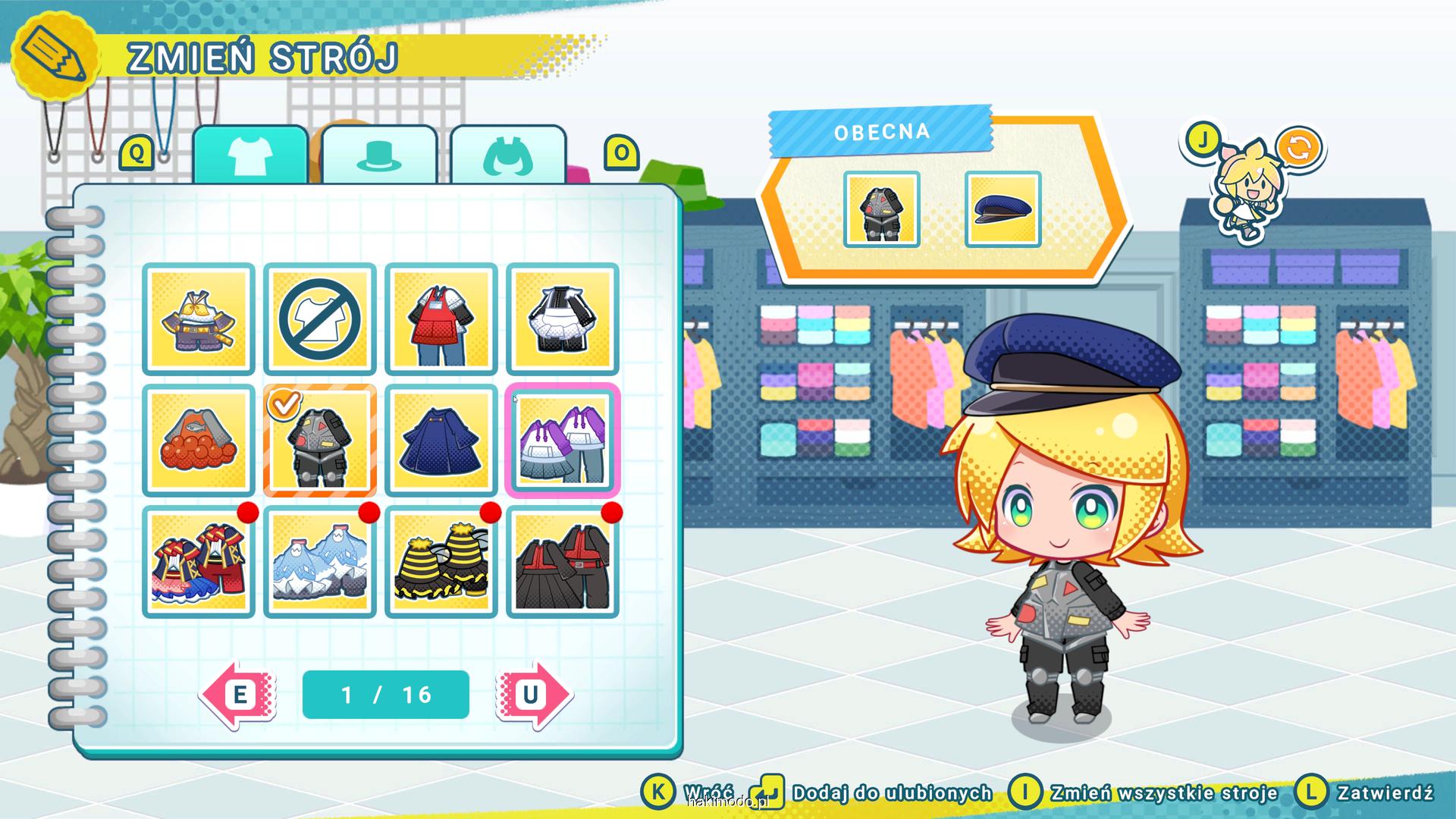Click the current outfit slot under Obecna

pos(881,209)
